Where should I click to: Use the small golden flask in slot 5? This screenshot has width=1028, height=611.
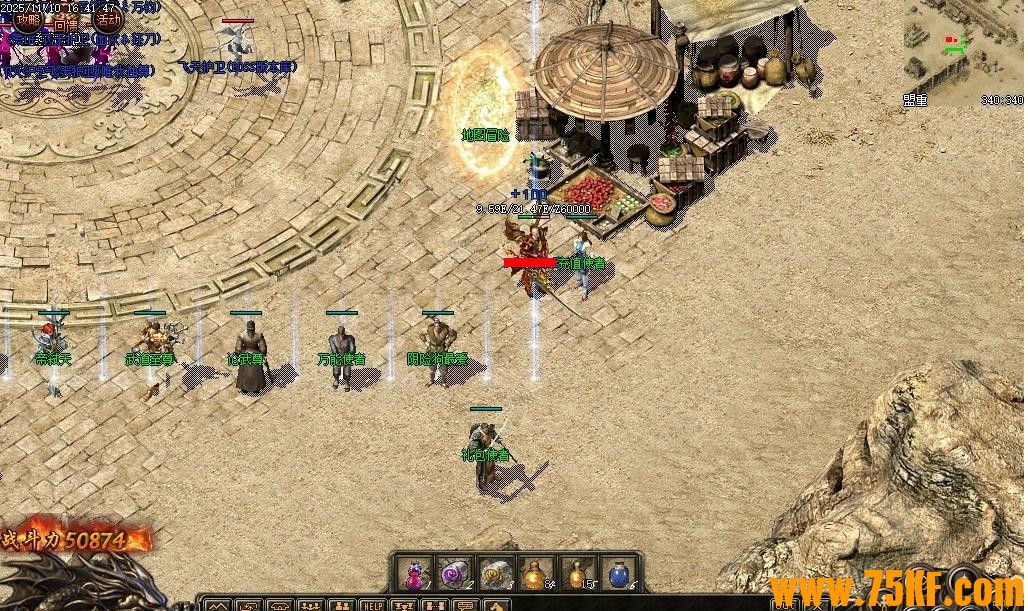click(x=577, y=574)
